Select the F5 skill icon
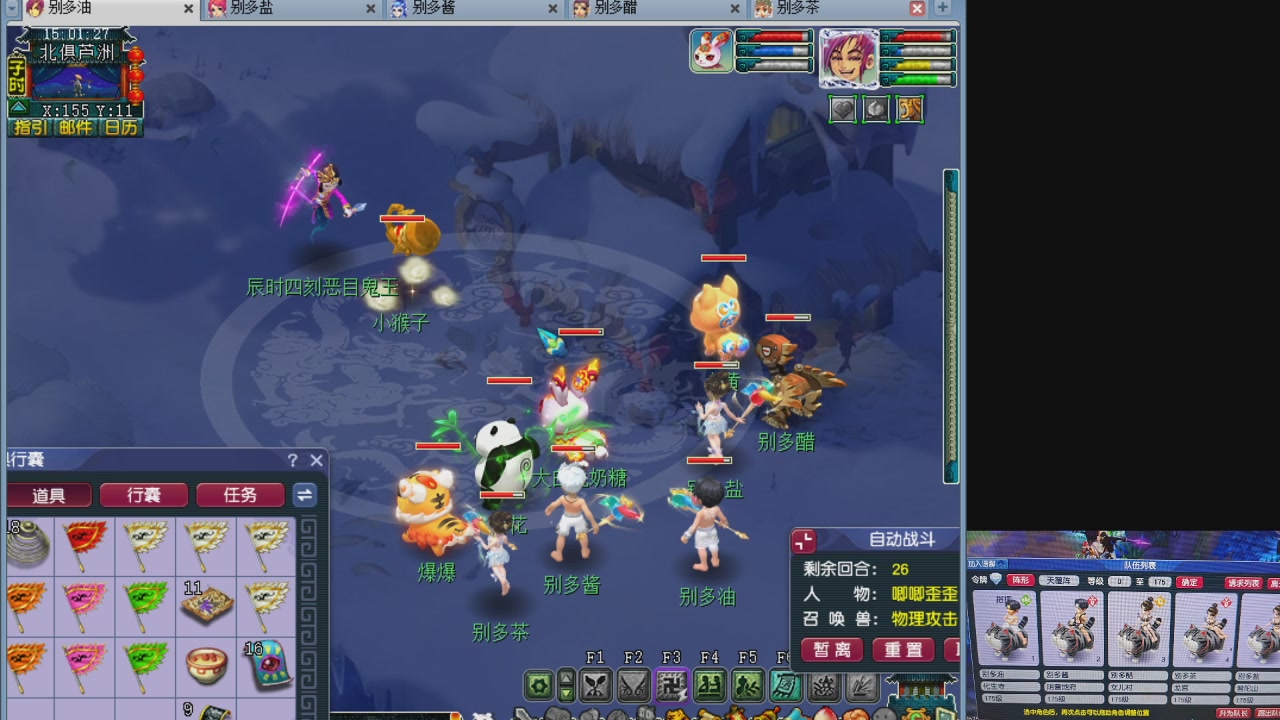Screen dimensions: 1280x720 tap(746, 686)
